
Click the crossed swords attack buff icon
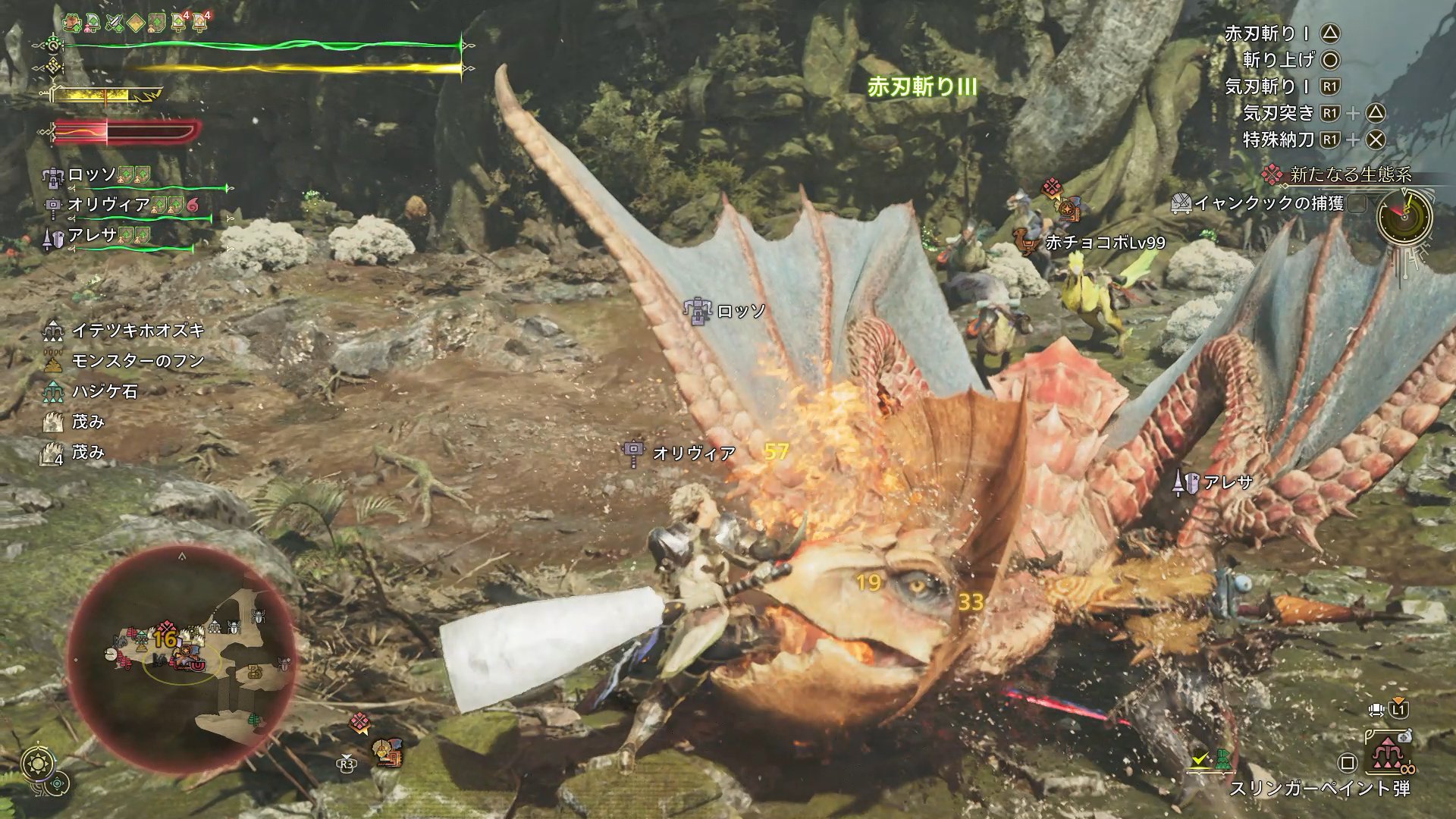pos(115,23)
